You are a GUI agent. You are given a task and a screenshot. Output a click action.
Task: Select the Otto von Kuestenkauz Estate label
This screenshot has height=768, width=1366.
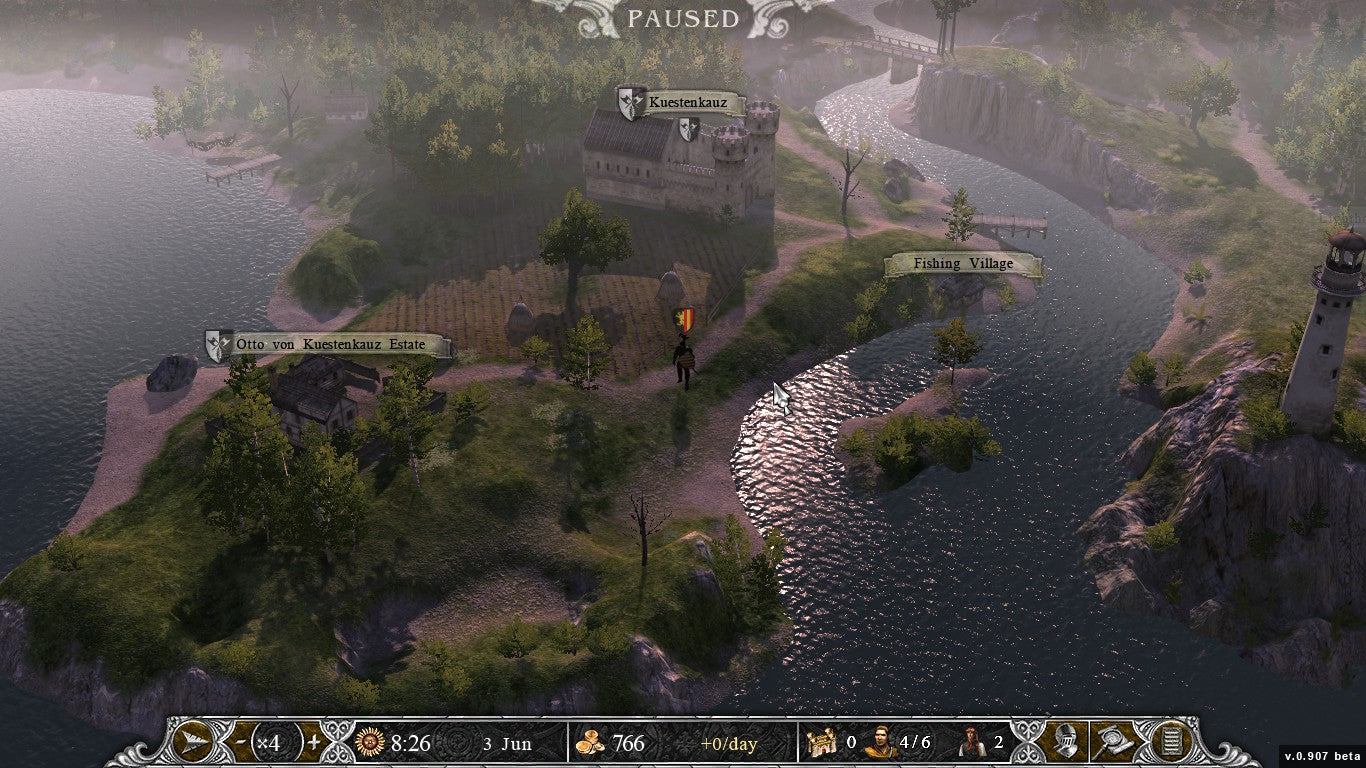click(x=329, y=345)
